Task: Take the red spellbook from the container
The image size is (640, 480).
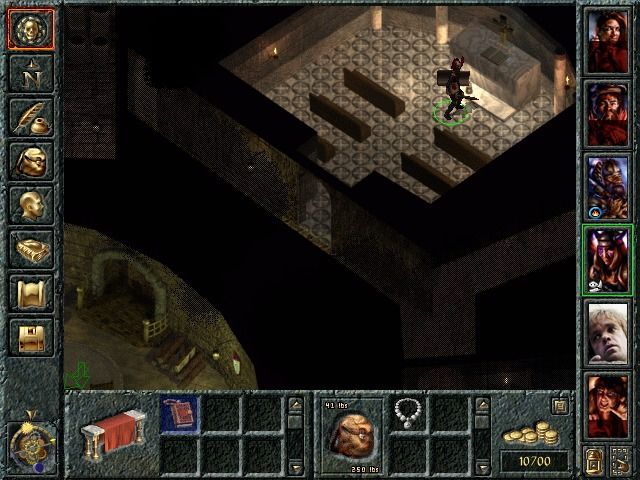Action: 180,413
